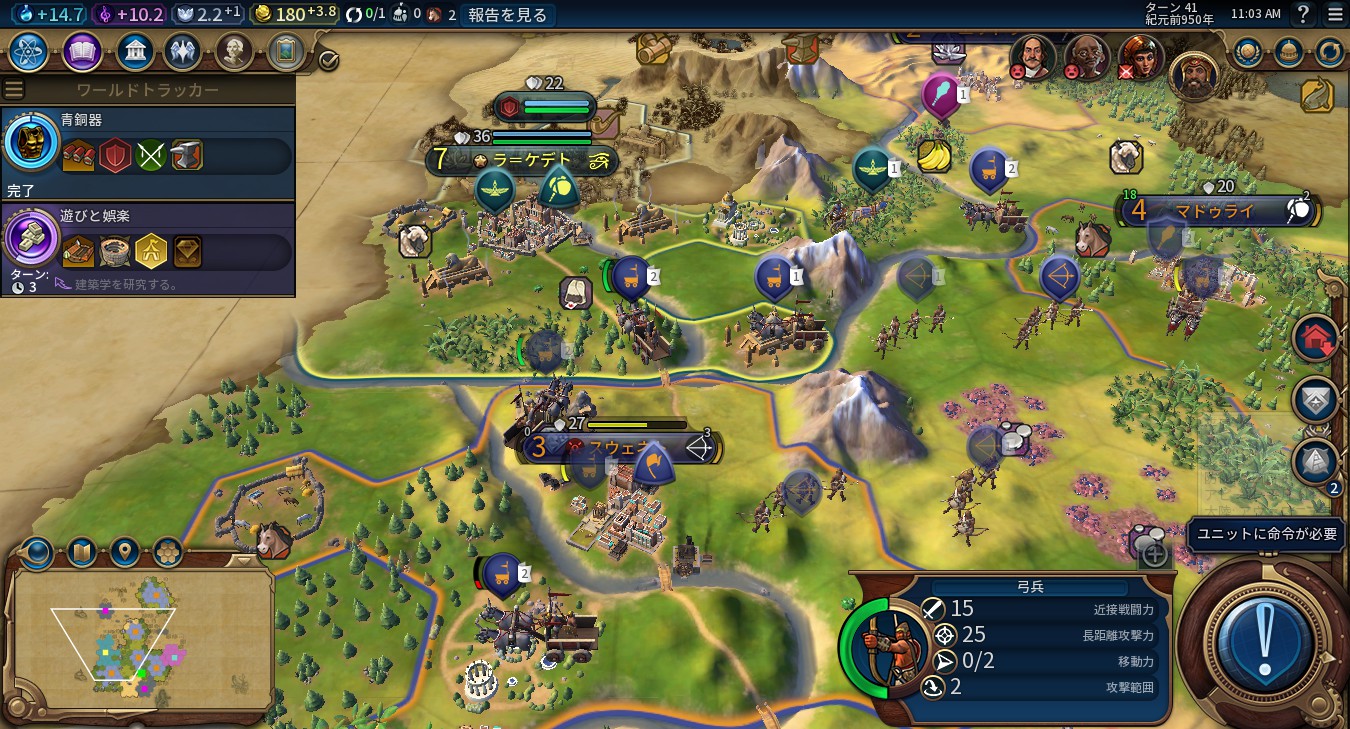Open the question mark help button
This screenshot has width=1350, height=729.
pos(1303,15)
